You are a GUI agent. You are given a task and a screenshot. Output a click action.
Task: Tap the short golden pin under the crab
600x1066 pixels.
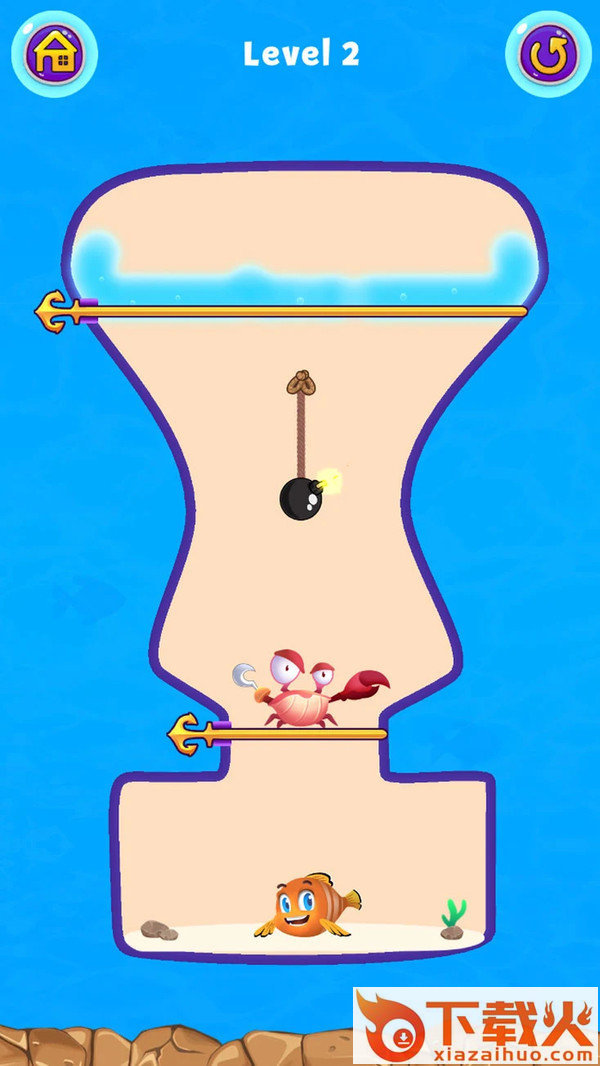pos(192,733)
